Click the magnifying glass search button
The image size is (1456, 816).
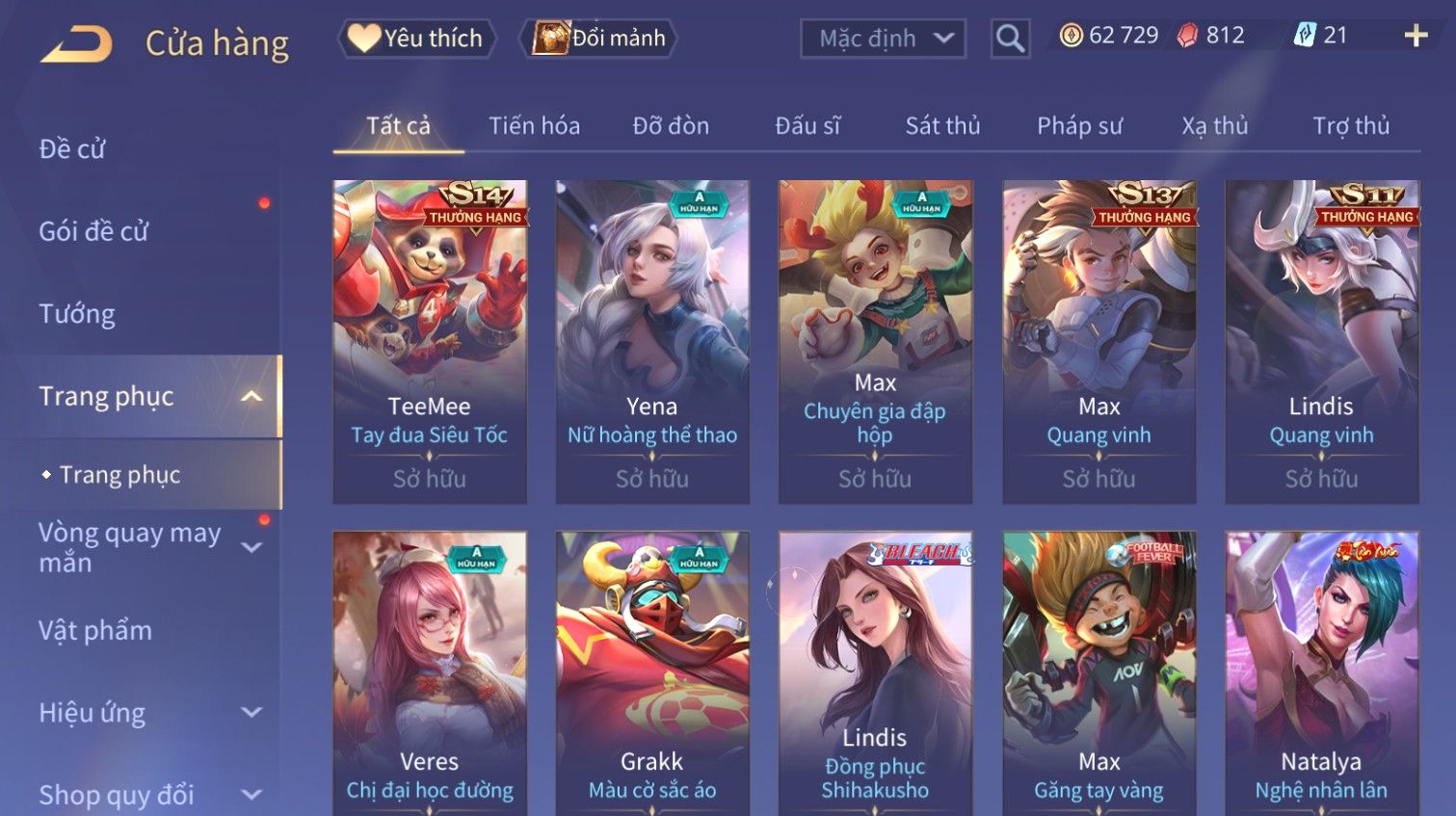[1010, 39]
